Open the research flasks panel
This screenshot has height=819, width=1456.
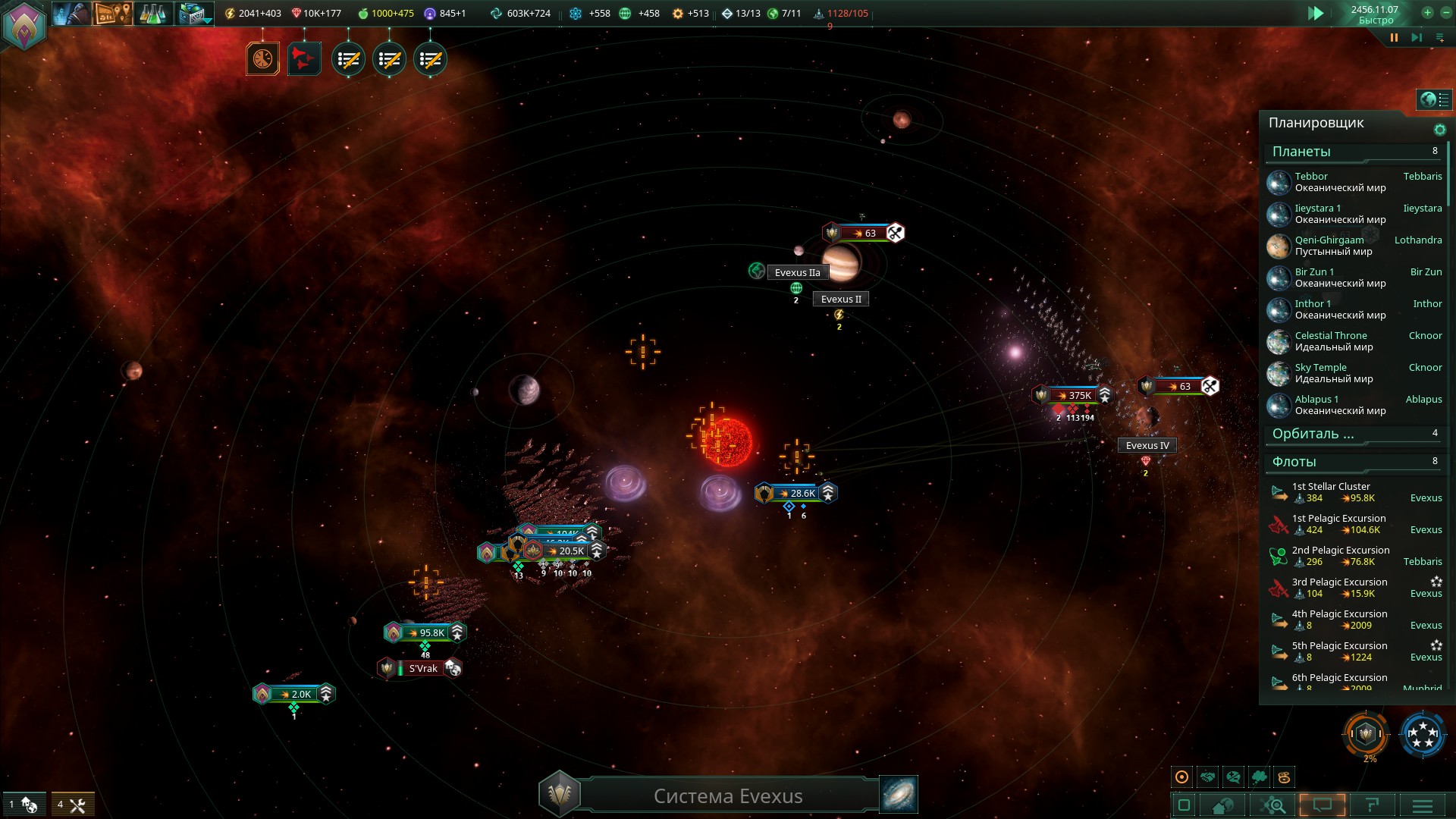(x=152, y=14)
